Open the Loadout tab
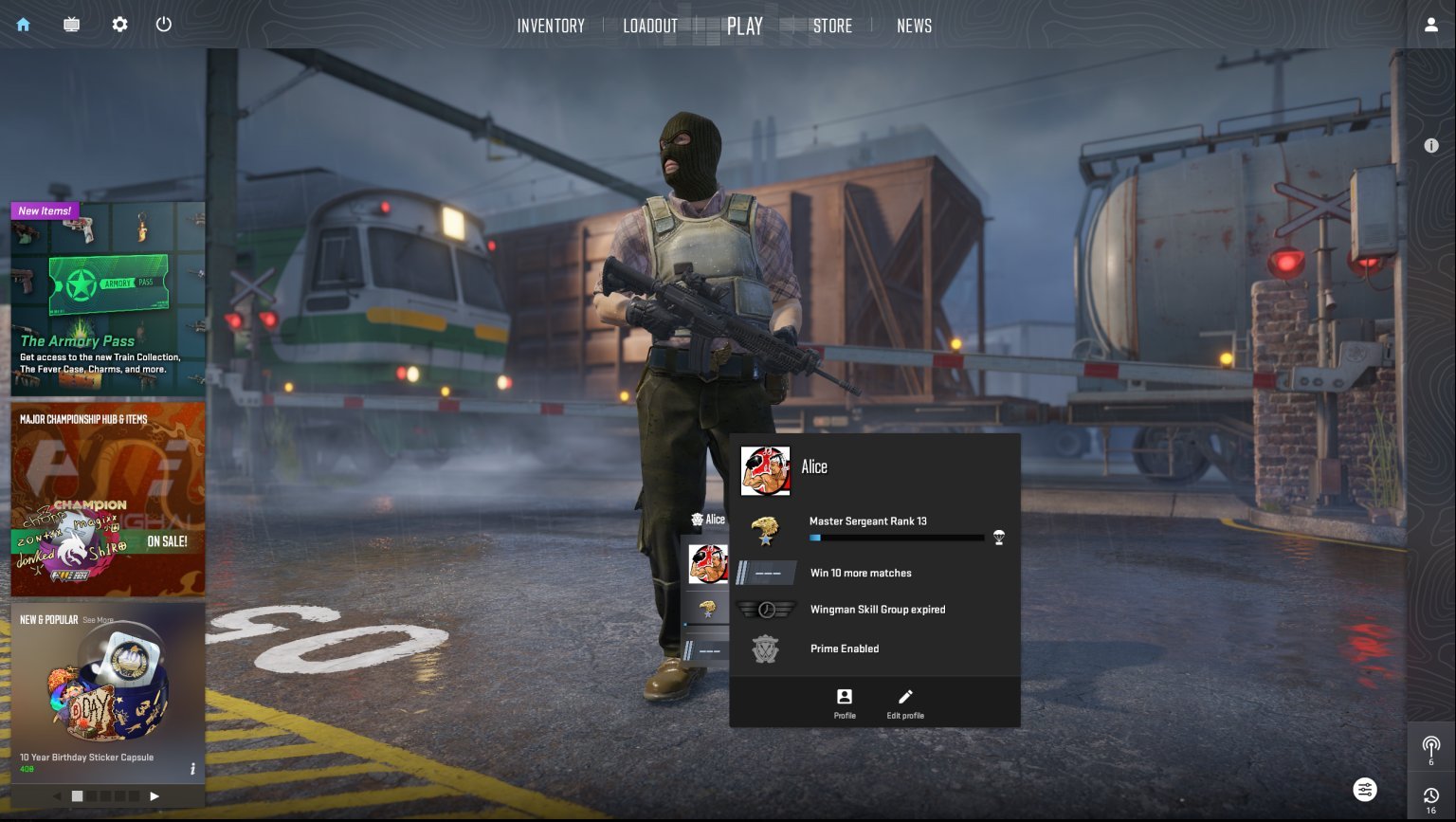Viewport: 1456px width, 822px height. coord(650,26)
